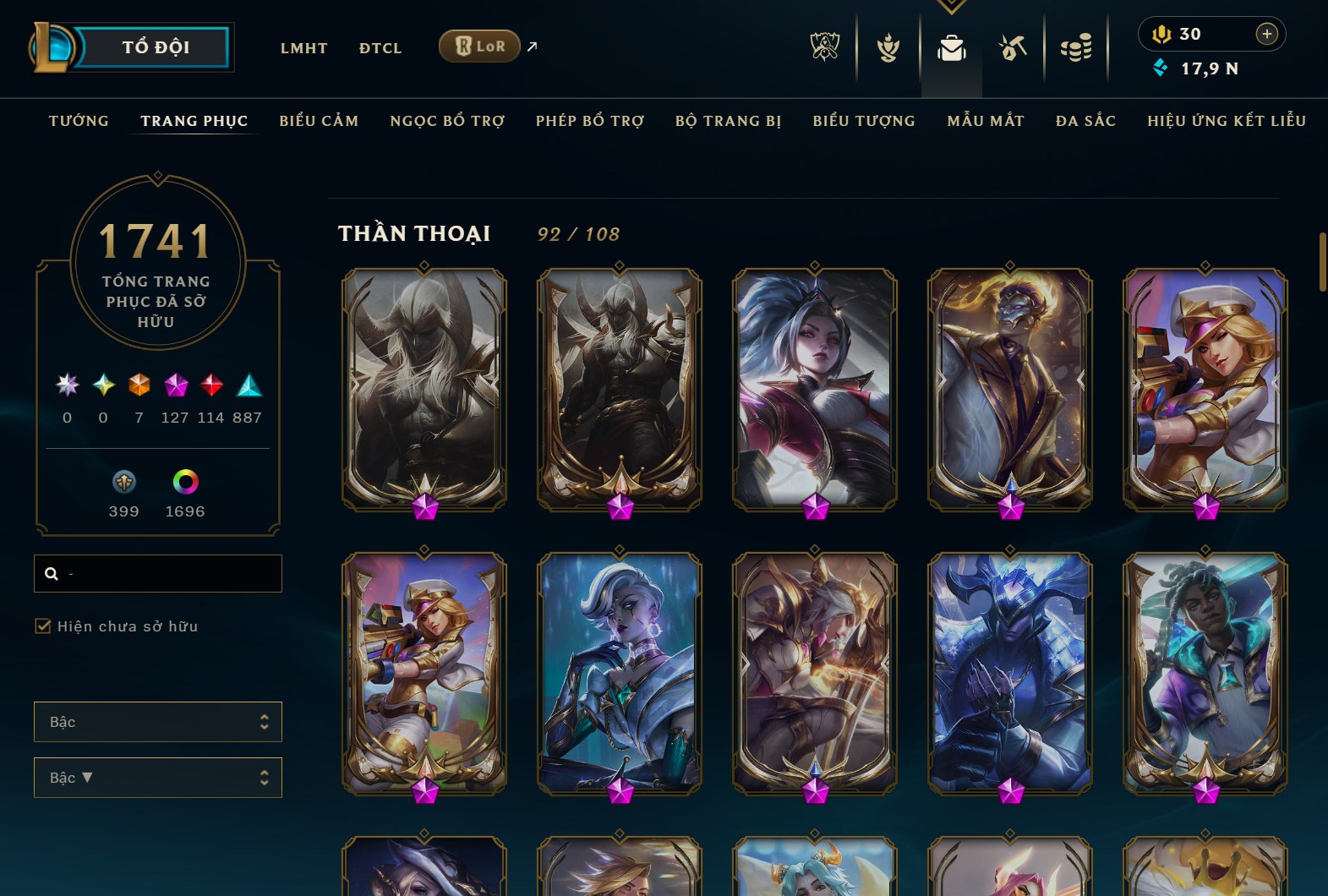Open the first 'Bậc' dropdown
1328x896 pixels.
pos(157,722)
